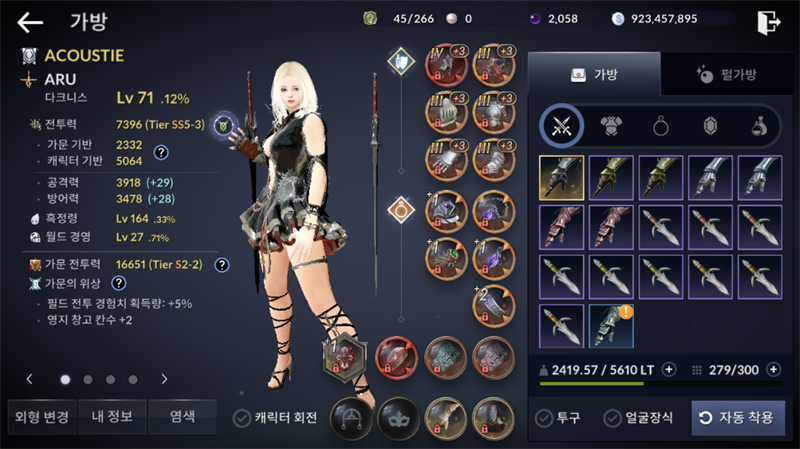
Task: Click the 자동 착용 auto-equip button
Action: coord(738,417)
